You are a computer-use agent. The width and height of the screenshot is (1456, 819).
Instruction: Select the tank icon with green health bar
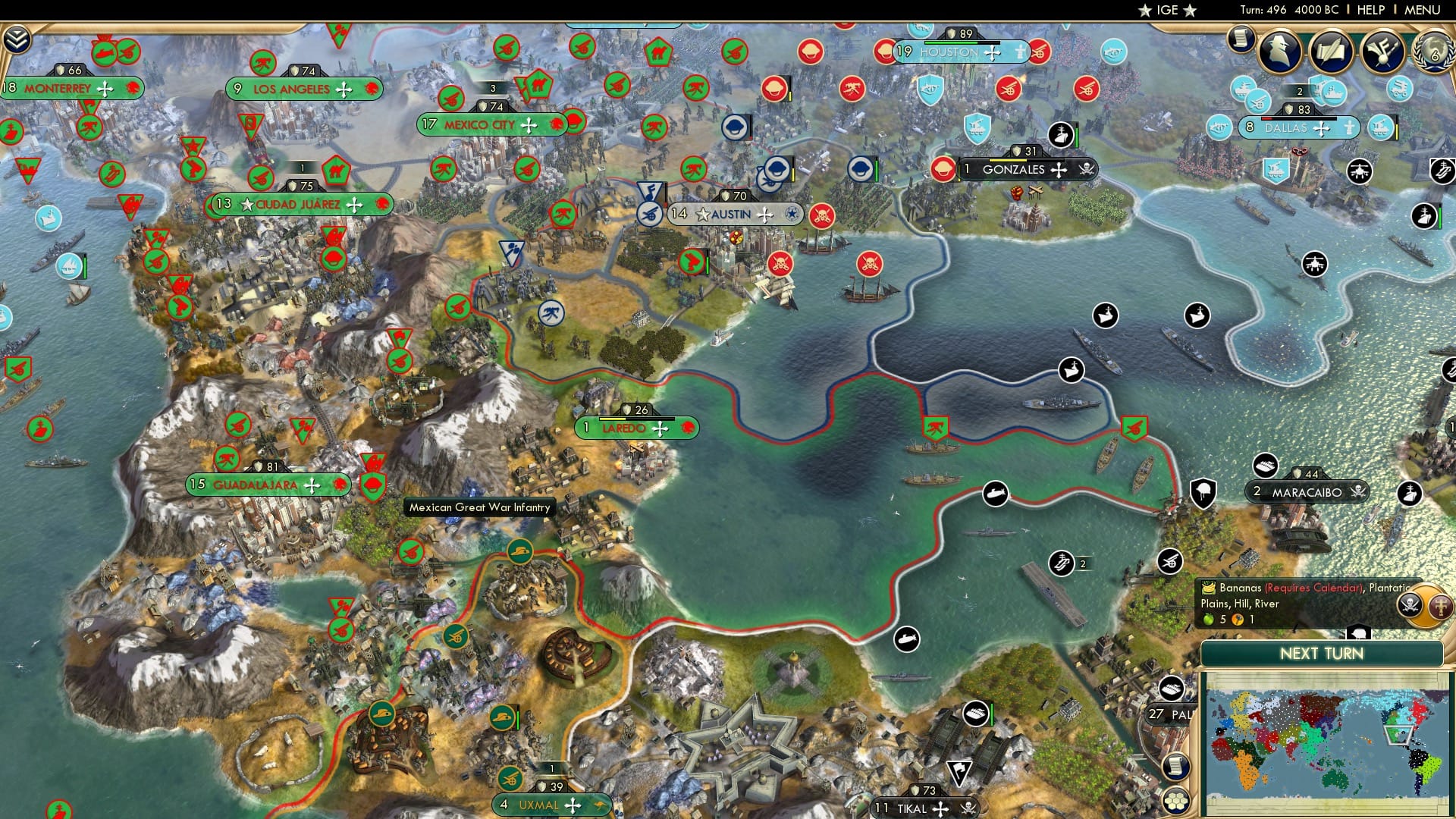[976, 714]
